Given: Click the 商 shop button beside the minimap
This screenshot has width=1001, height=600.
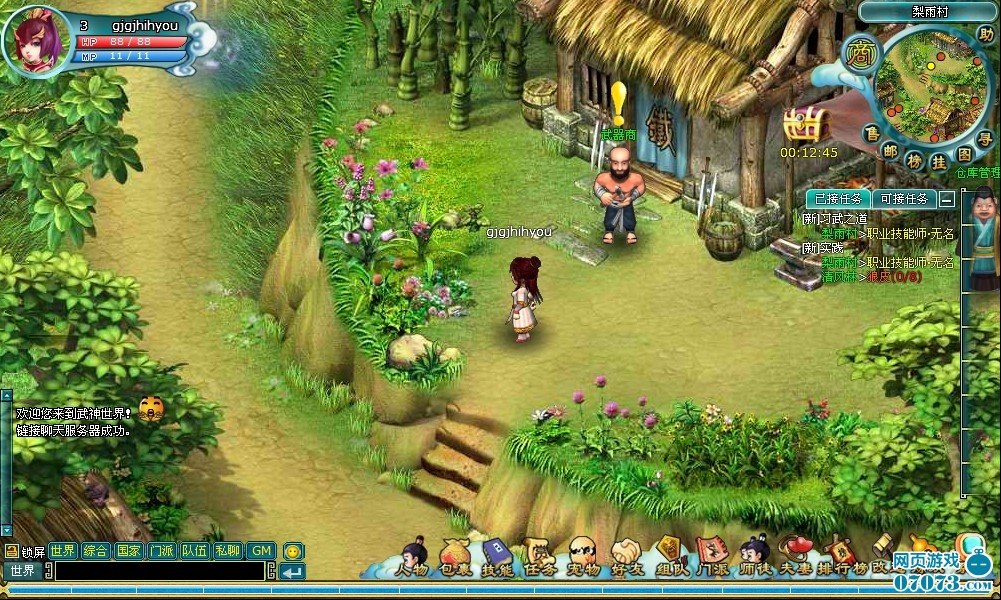Looking at the screenshot, I should click(858, 52).
